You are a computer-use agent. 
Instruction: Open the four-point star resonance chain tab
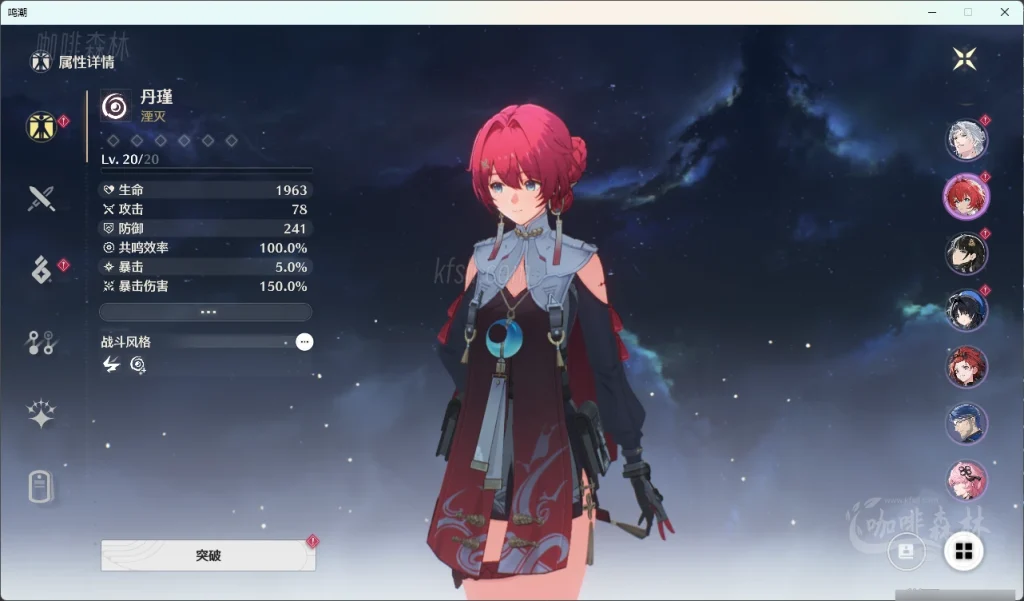[41, 414]
